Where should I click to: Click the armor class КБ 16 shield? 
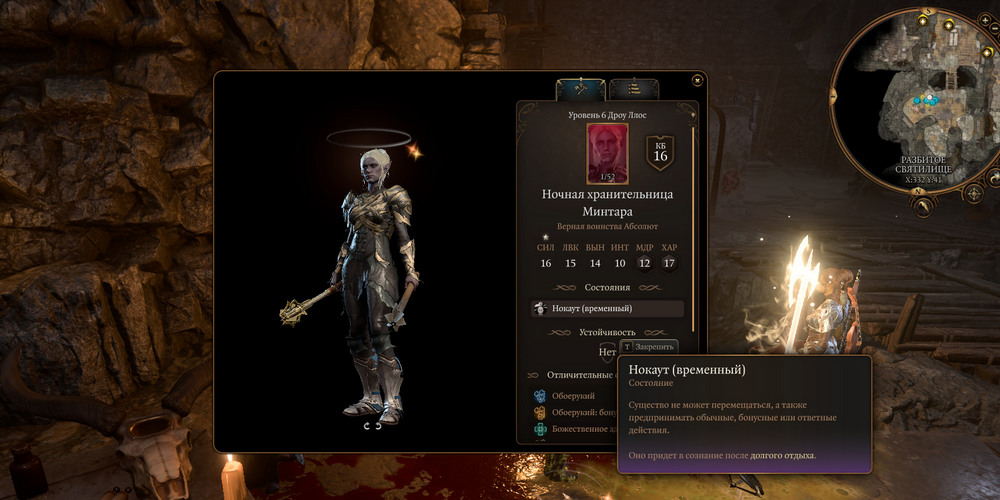click(x=660, y=151)
